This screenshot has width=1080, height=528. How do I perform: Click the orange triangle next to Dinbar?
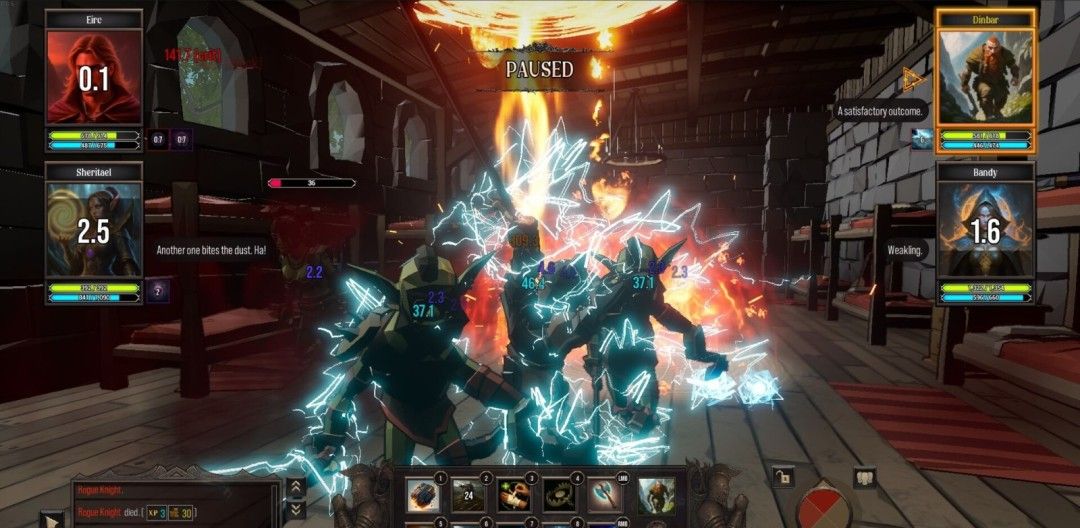[x=911, y=78]
